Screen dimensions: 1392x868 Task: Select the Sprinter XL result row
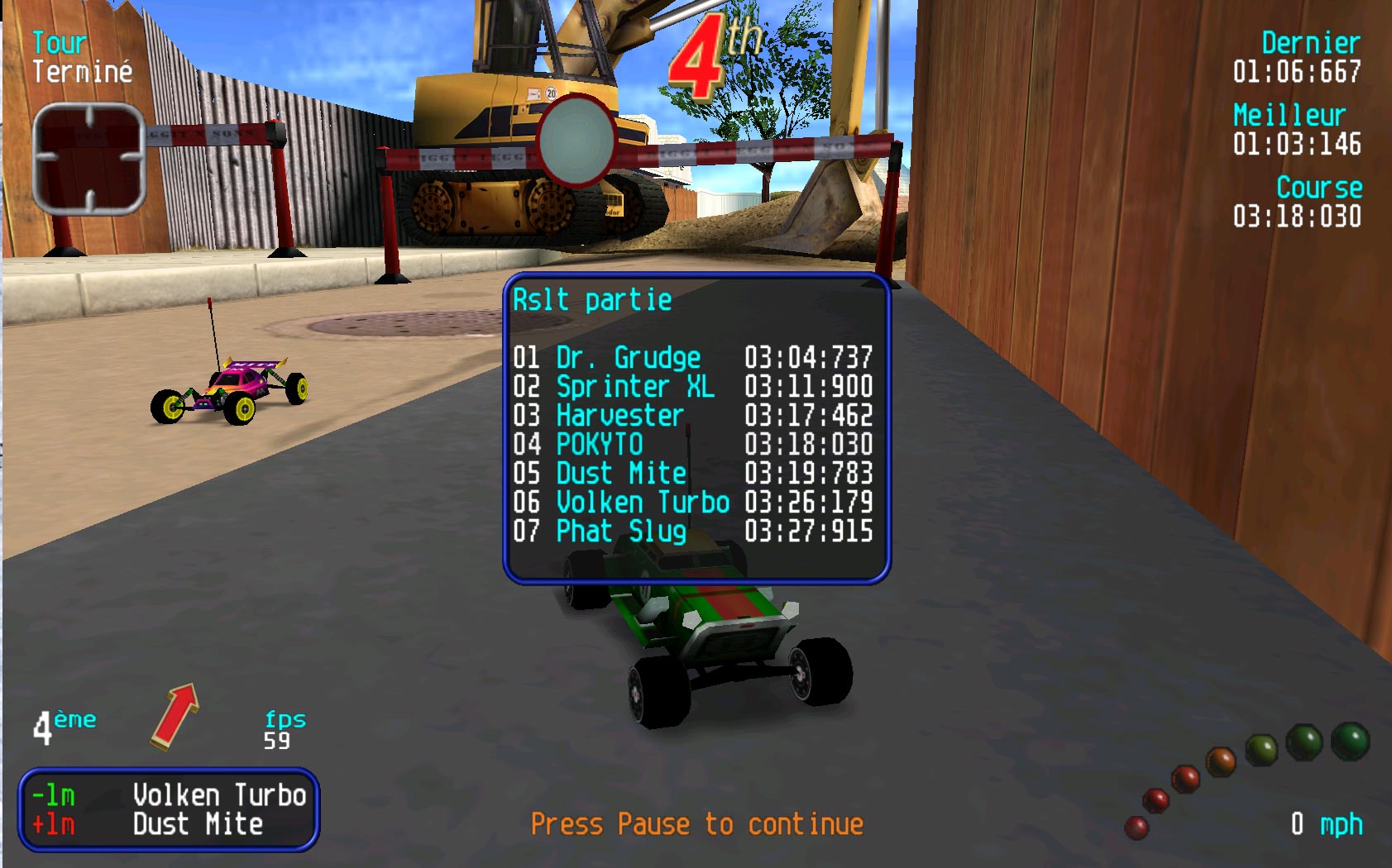click(x=693, y=387)
